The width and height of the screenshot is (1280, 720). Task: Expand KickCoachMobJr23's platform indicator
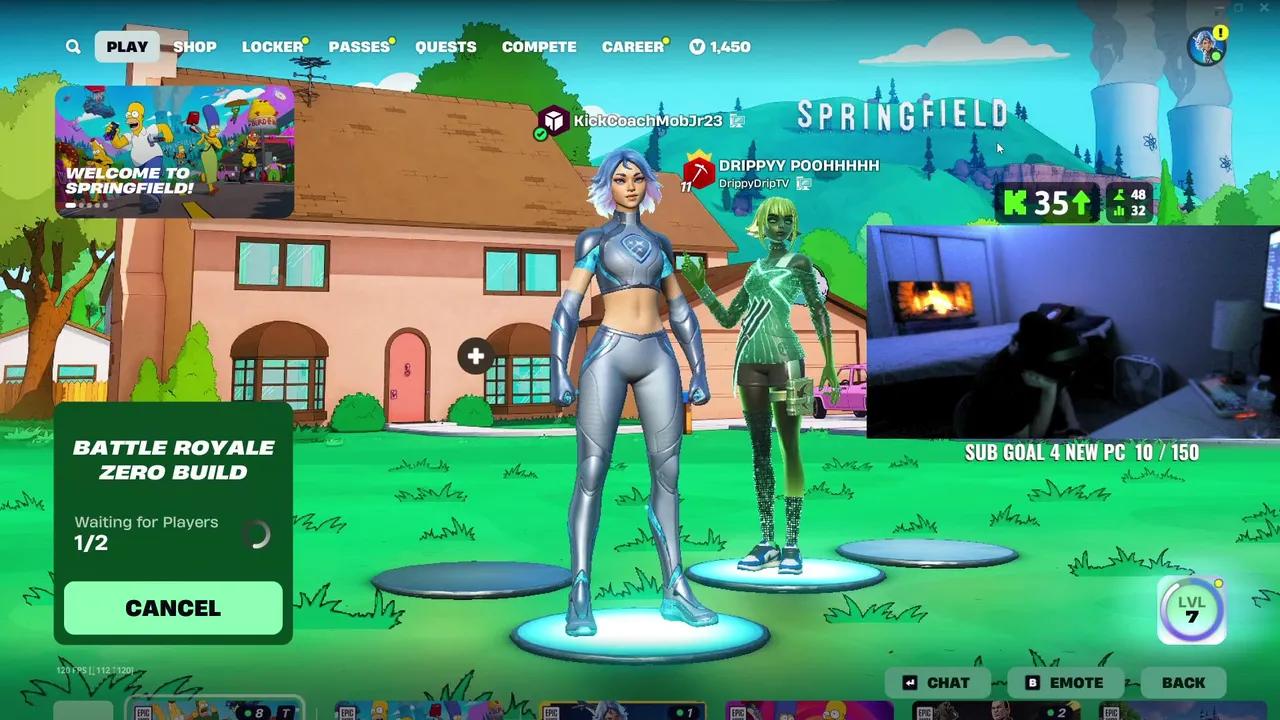[x=737, y=121]
